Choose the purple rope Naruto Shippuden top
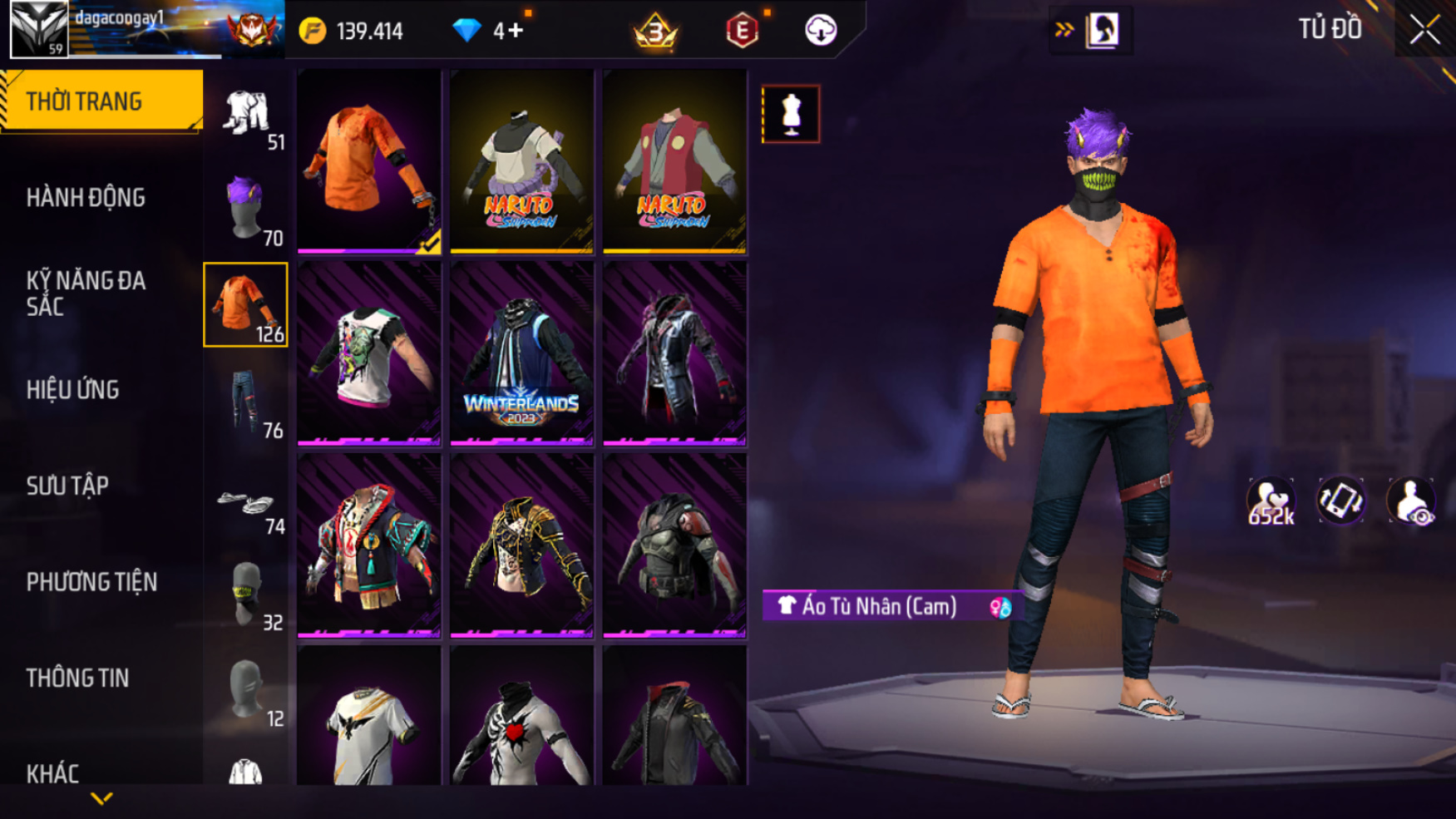Screen dimensions: 1456x819 coord(521,161)
